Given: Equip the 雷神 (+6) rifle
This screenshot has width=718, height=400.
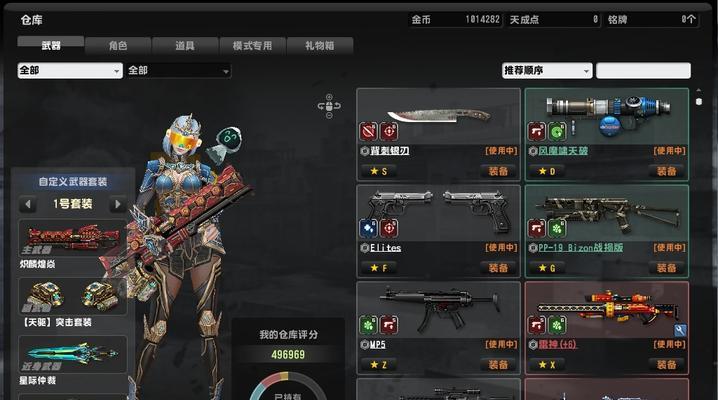Looking at the screenshot, I should pos(666,365).
